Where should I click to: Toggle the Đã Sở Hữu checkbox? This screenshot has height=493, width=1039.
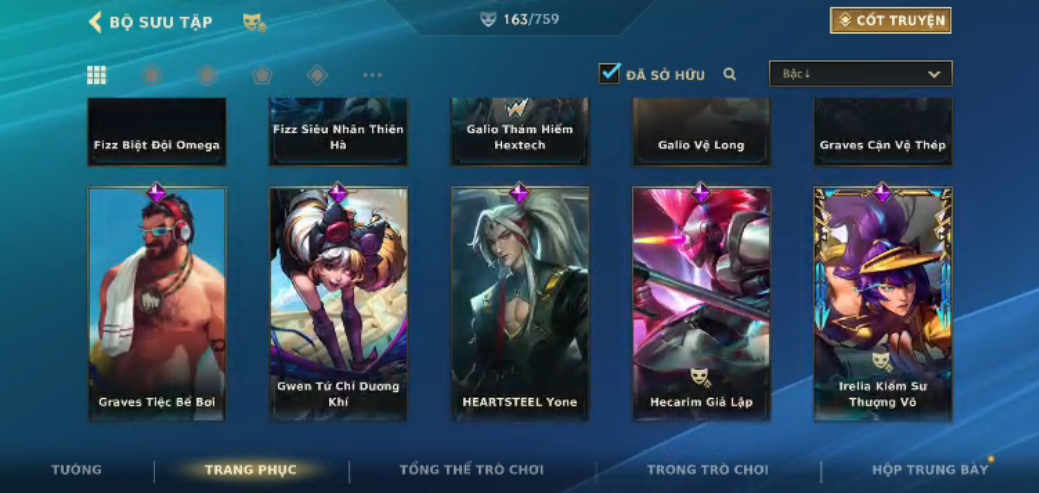tap(609, 74)
